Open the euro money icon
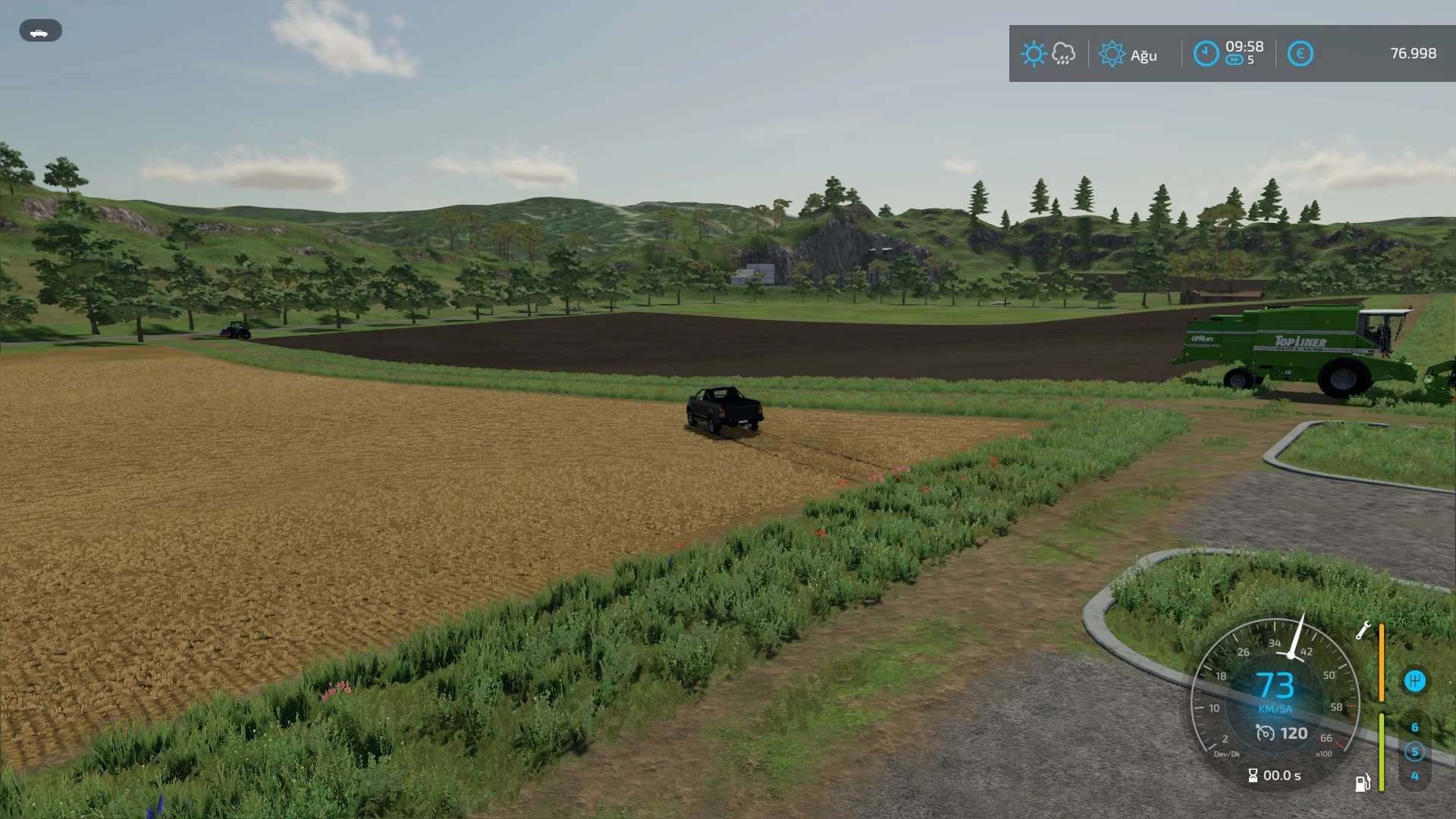 point(1300,54)
